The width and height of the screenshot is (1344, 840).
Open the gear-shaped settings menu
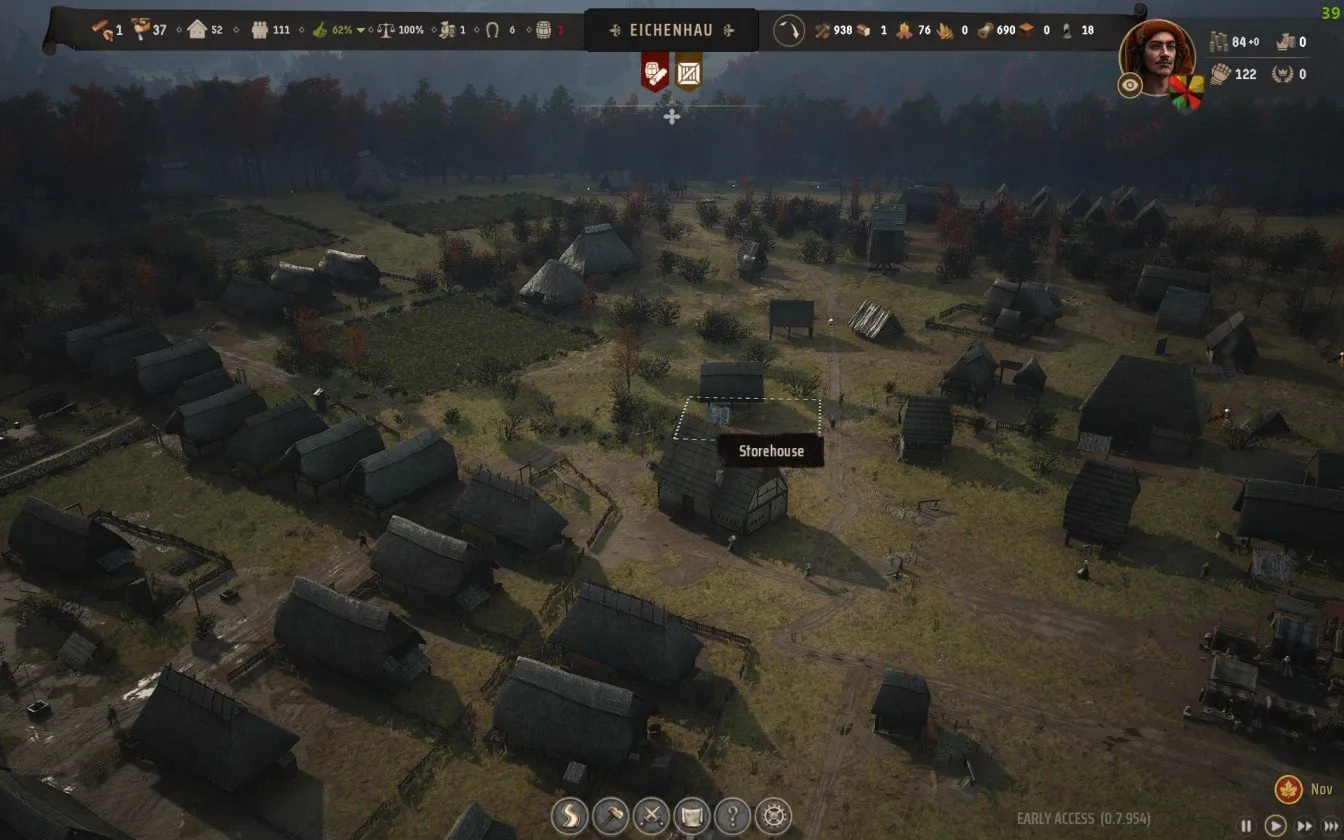click(773, 813)
